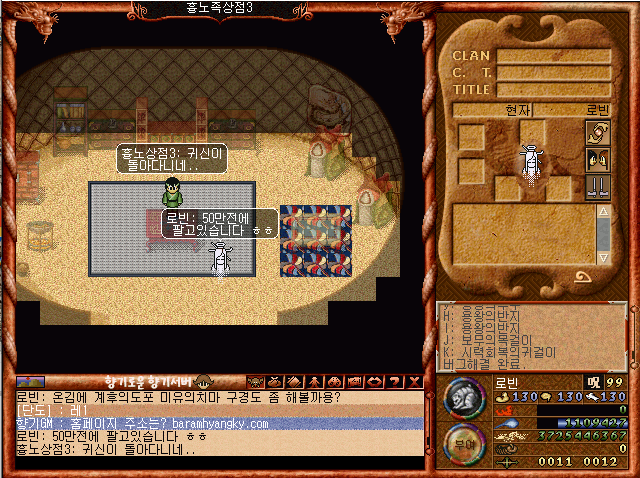640x478 pixels.
Task: Select the lips icon in the toolbar
Action: (373, 381)
